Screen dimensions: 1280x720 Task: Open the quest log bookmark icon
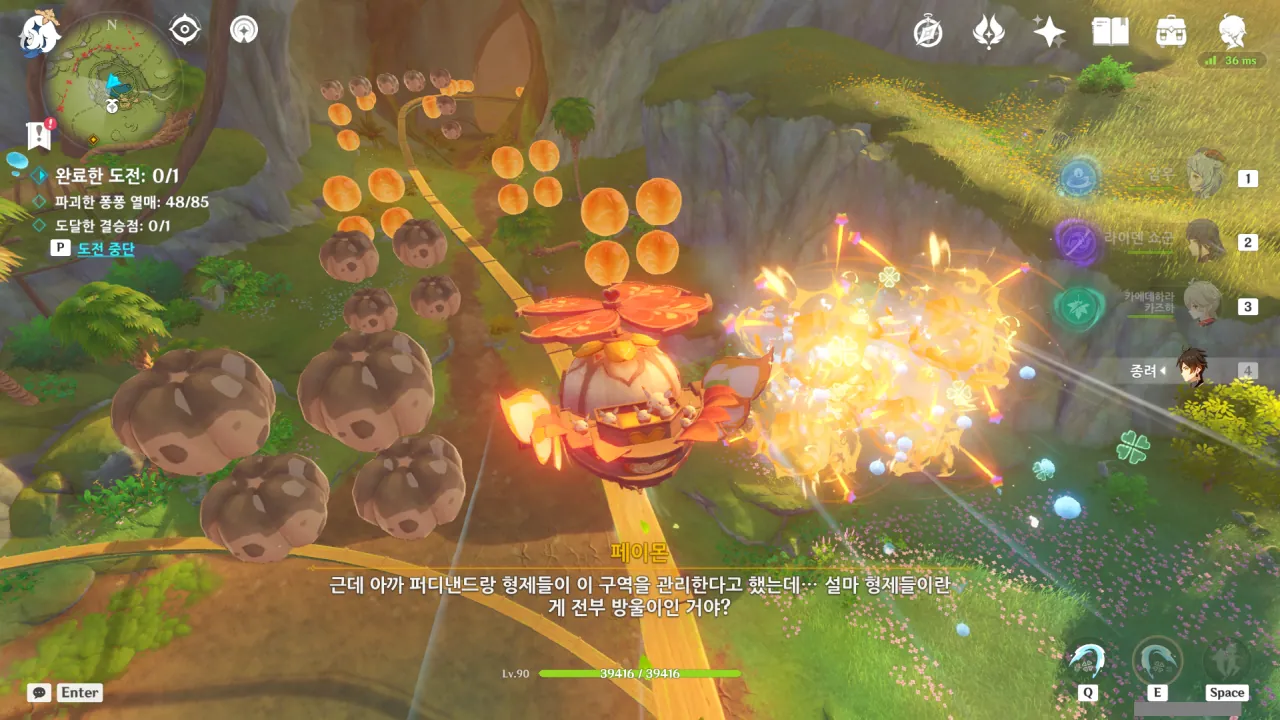(40, 133)
